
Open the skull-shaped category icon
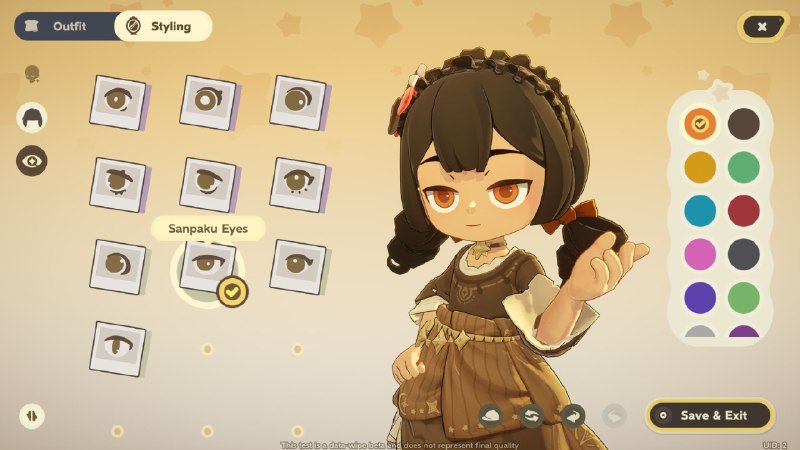click(32, 74)
